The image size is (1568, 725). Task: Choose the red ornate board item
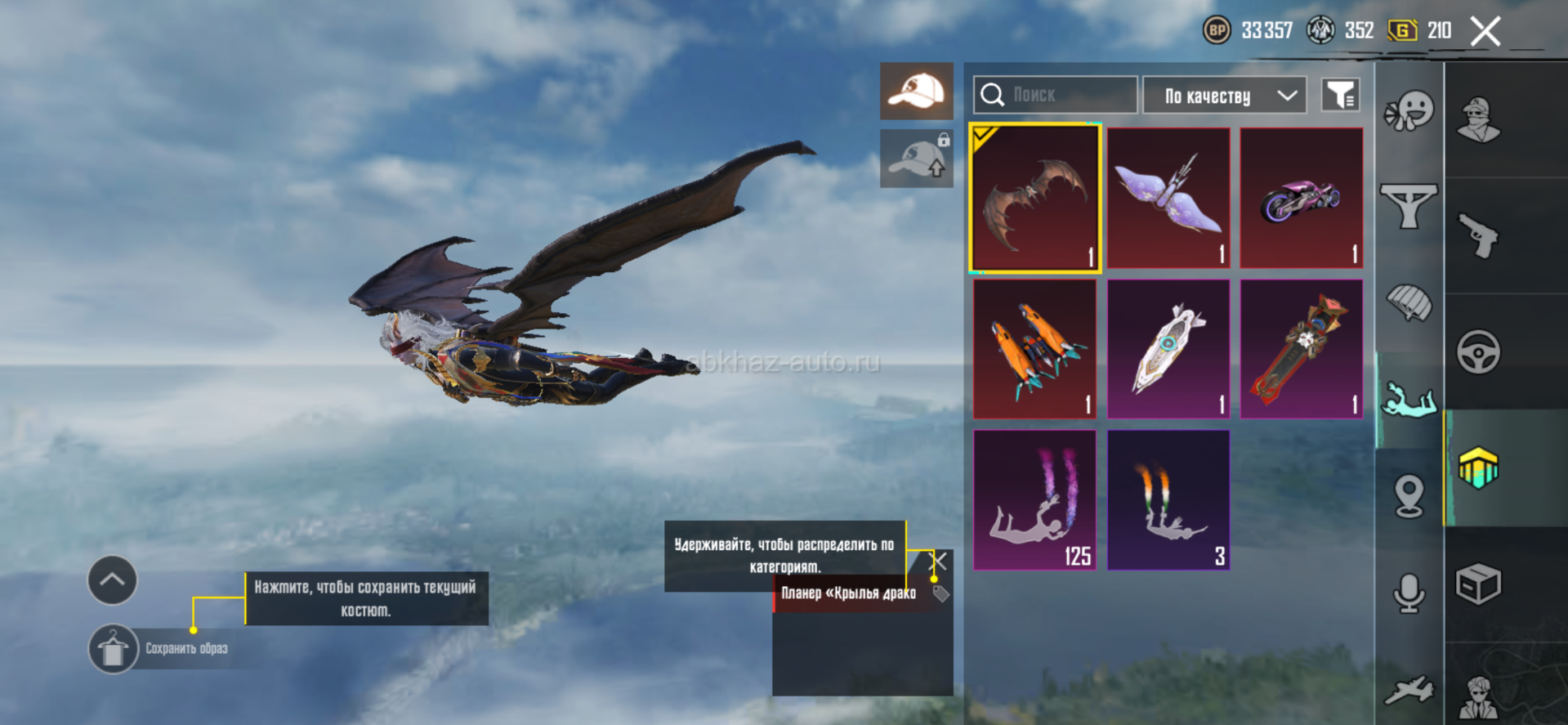point(1302,350)
